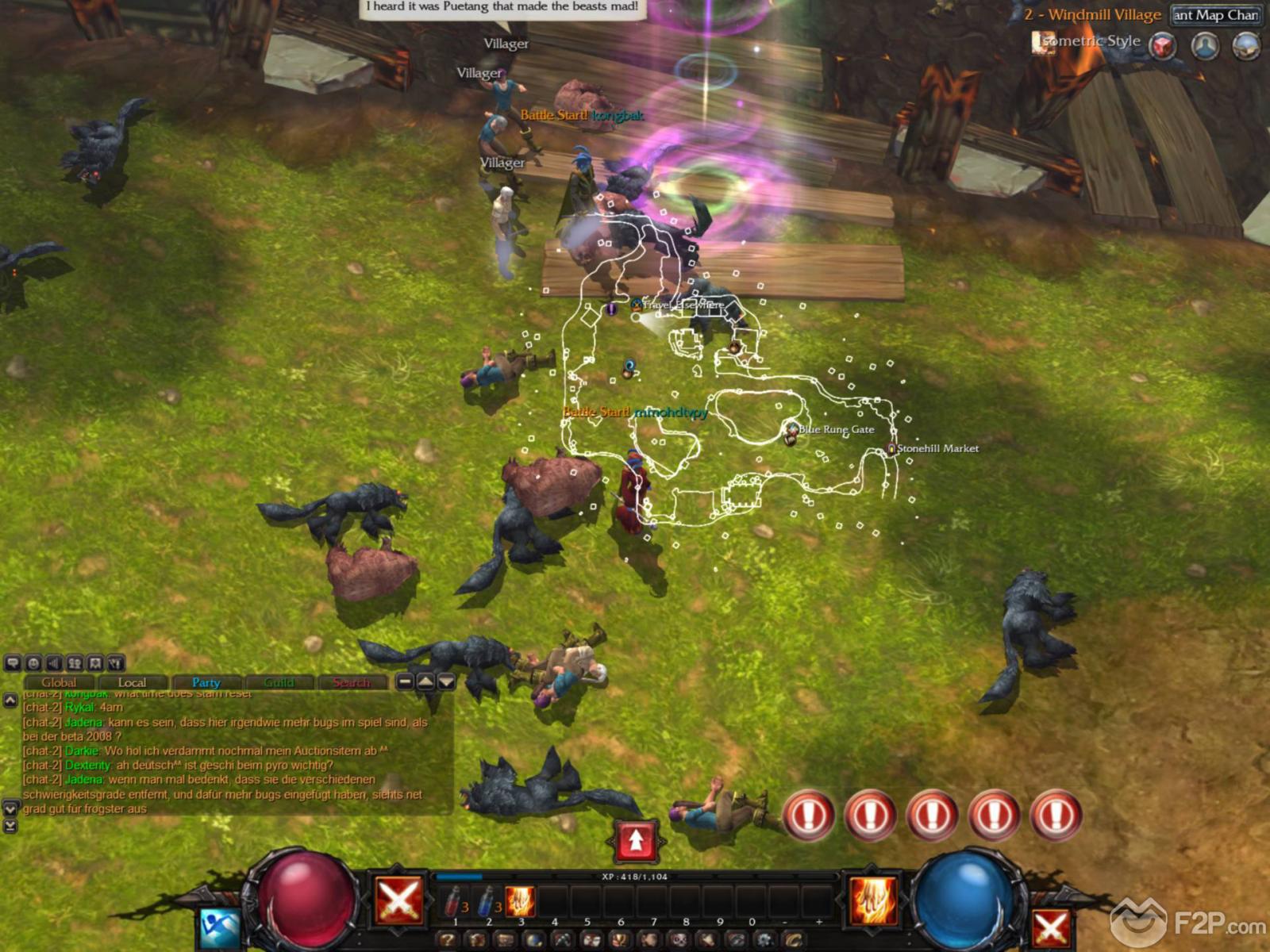1270x952 pixels.
Task: Minimize the chat window with the minus button
Action: (x=405, y=681)
